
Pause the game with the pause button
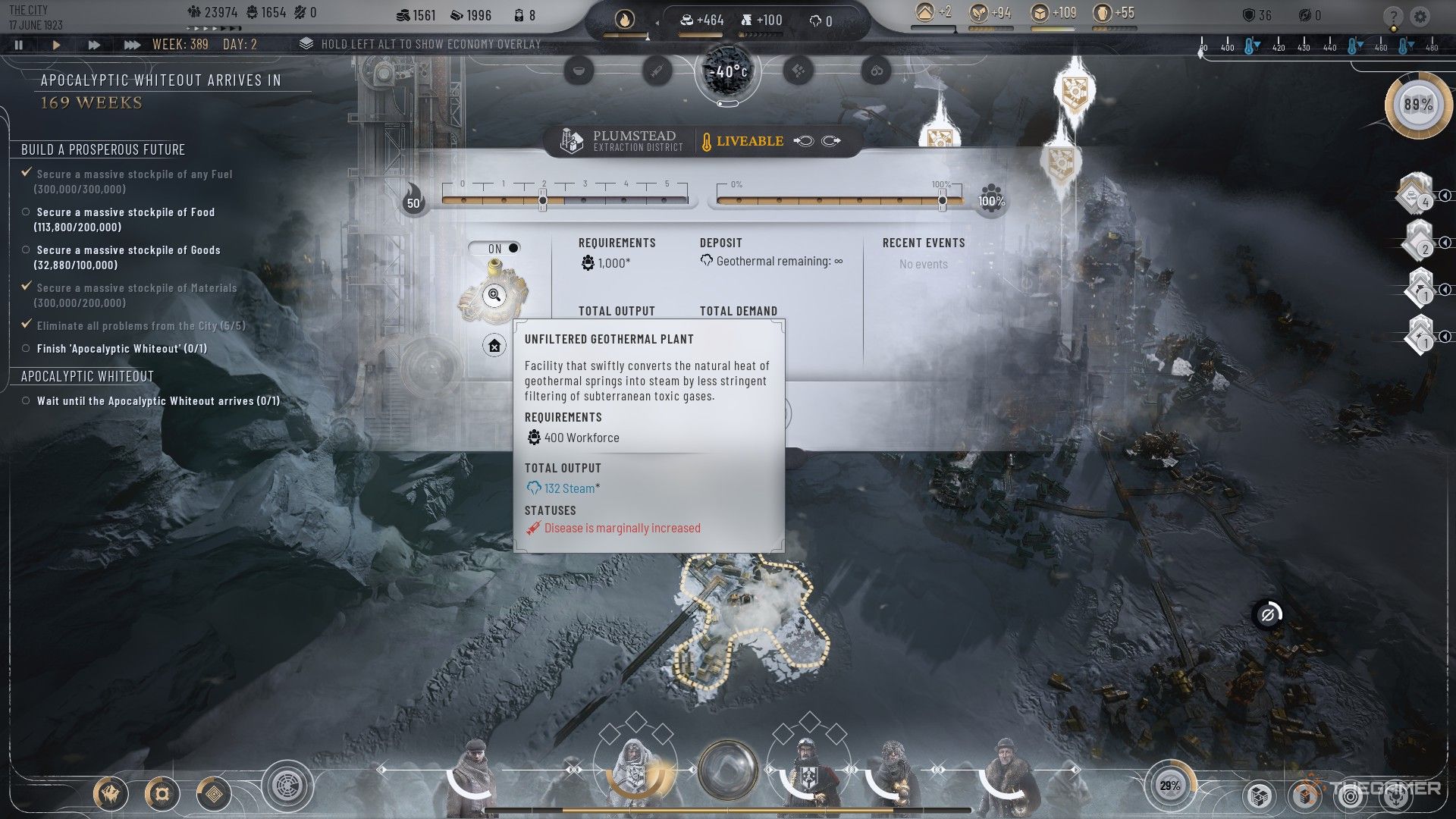[x=19, y=45]
